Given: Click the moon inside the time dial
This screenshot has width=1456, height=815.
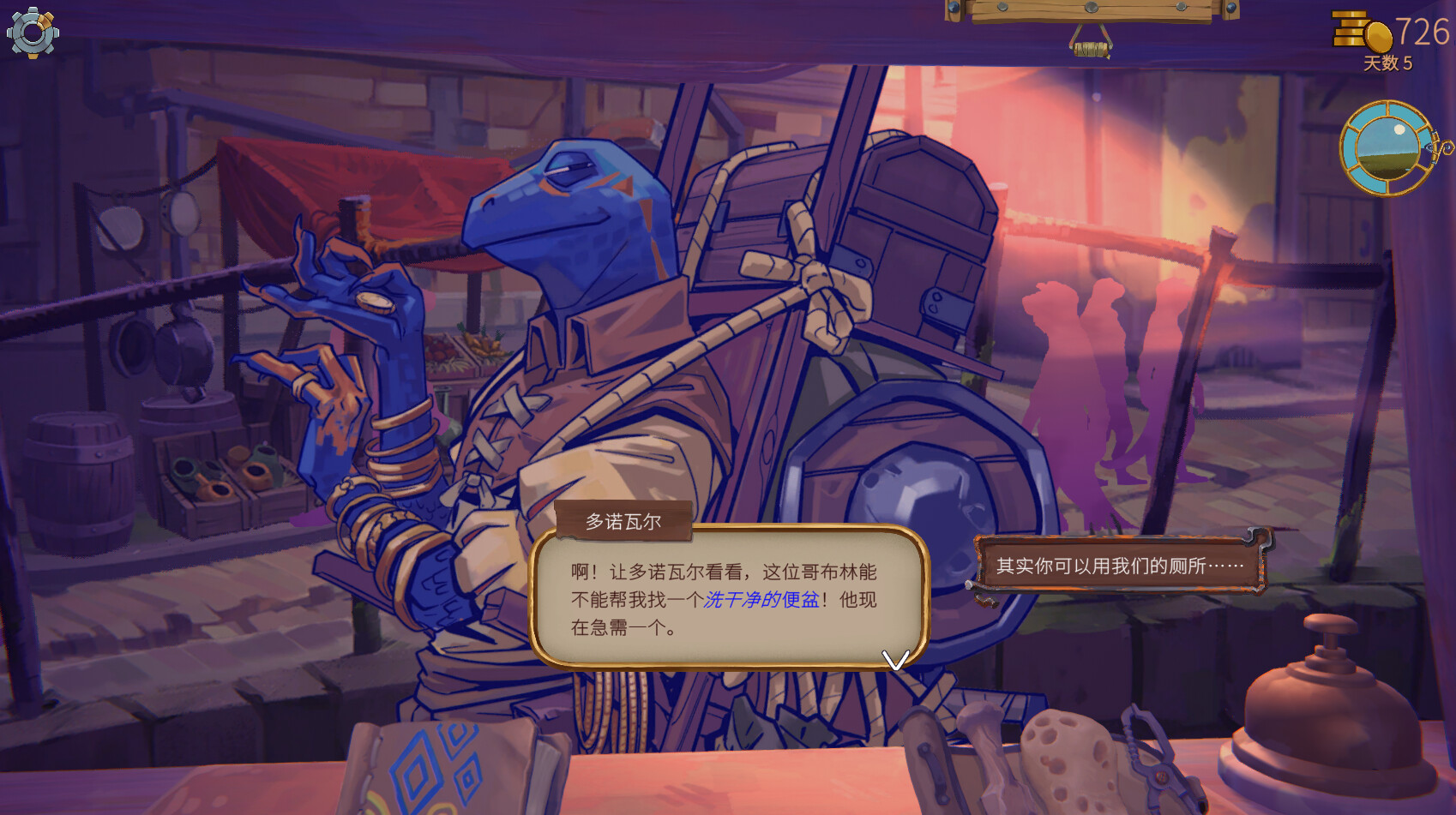Looking at the screenshot, I should pyautogui.click(x=1399, y=129).
